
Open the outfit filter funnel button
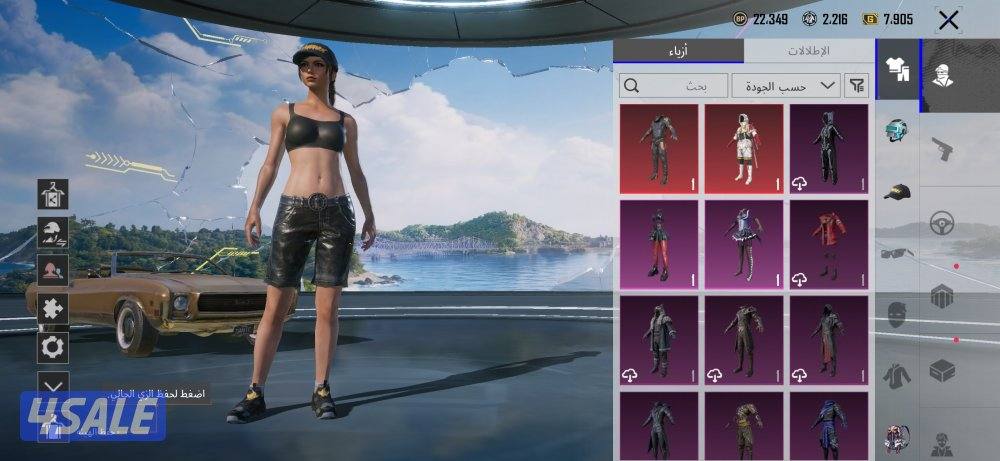(857, 86)
